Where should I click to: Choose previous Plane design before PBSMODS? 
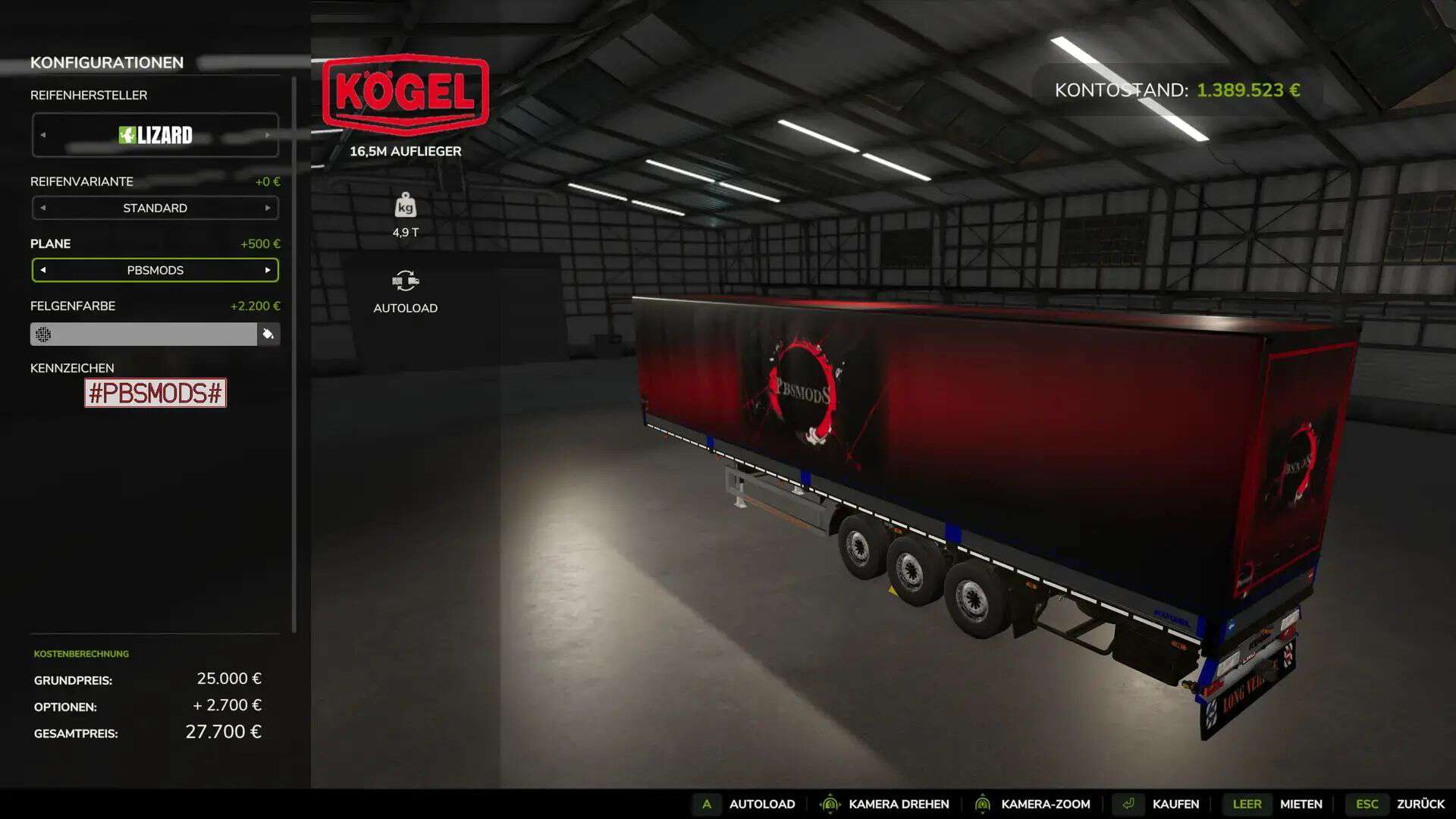coord(43,270)
